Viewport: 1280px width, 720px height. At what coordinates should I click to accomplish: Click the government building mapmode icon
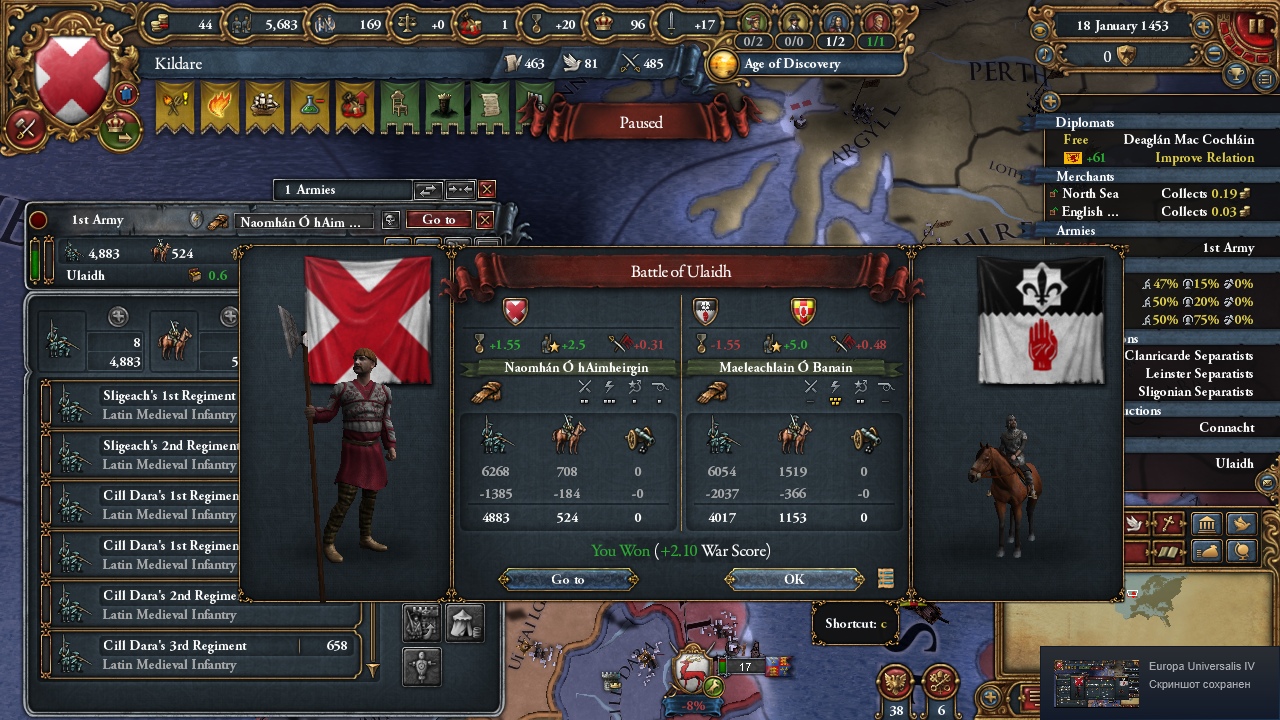pos(1207,523)
